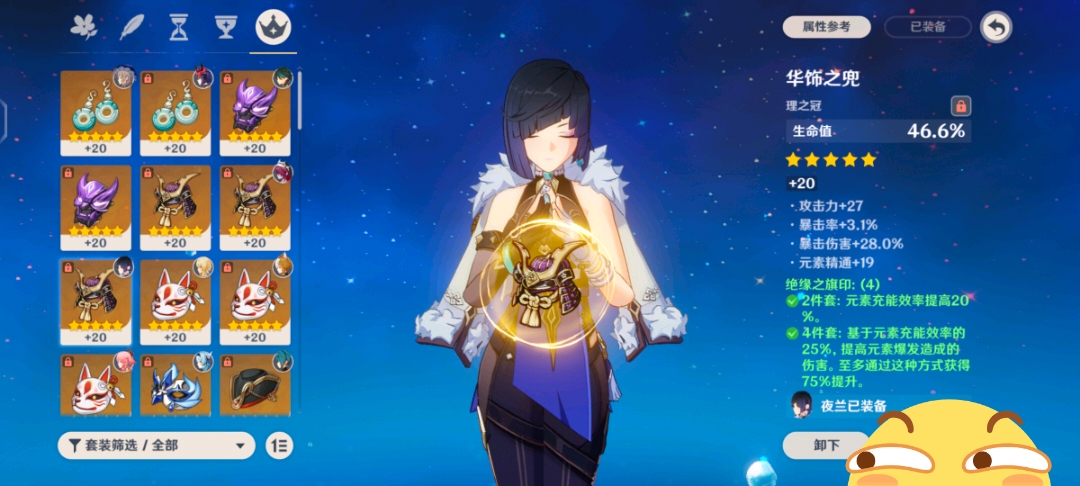
Task: Choose the black hat artifact
Action: (254, 387)
